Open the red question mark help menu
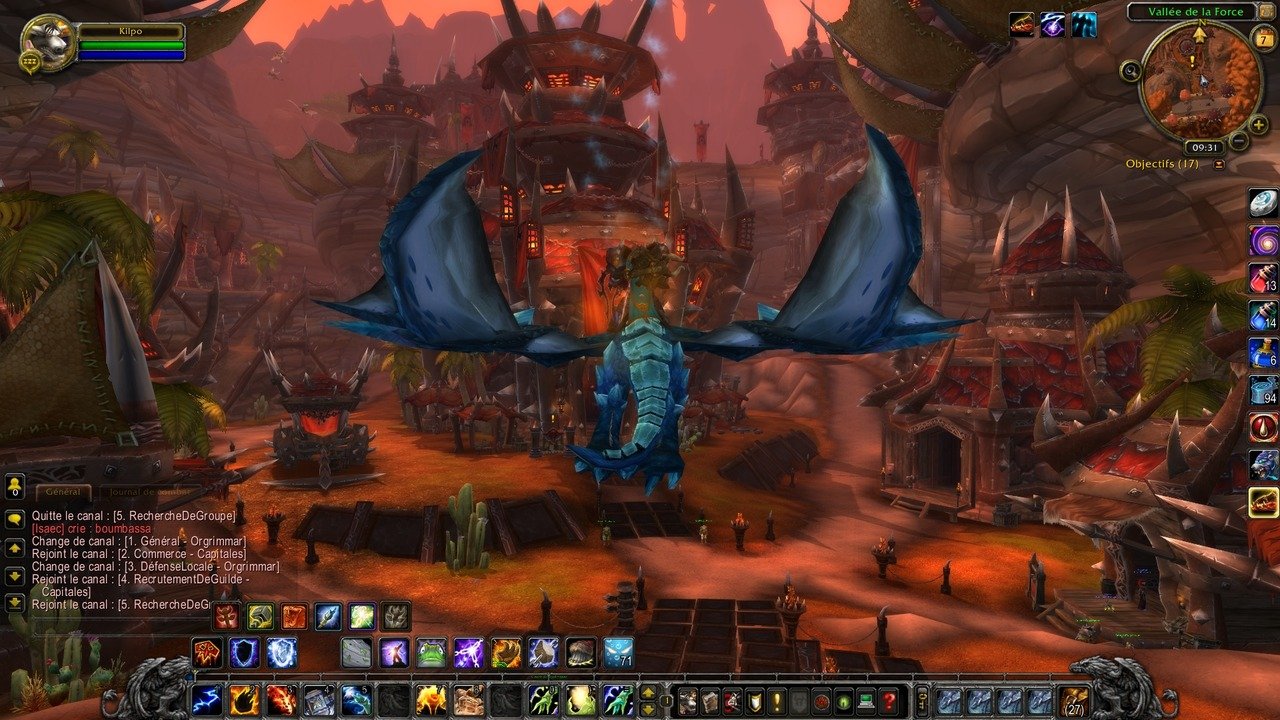The height and width of the screenshot is (720, 1280). pyautogui.click(x=888, y=699)
